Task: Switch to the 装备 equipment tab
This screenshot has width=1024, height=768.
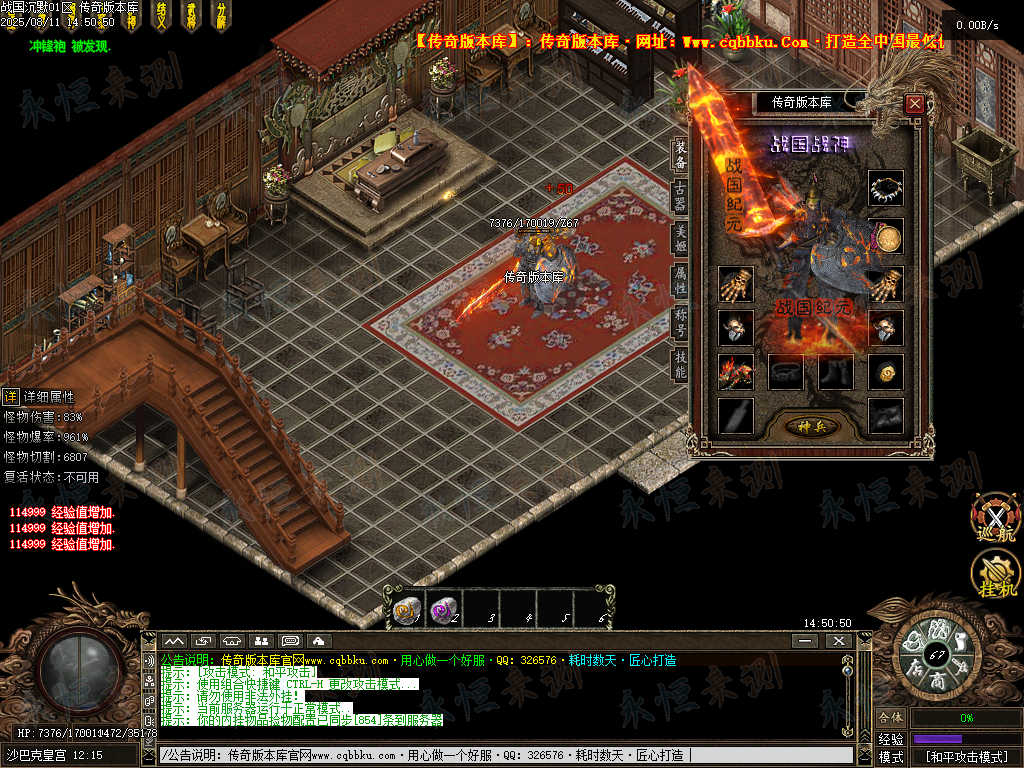Action: [x=681, y=155]
